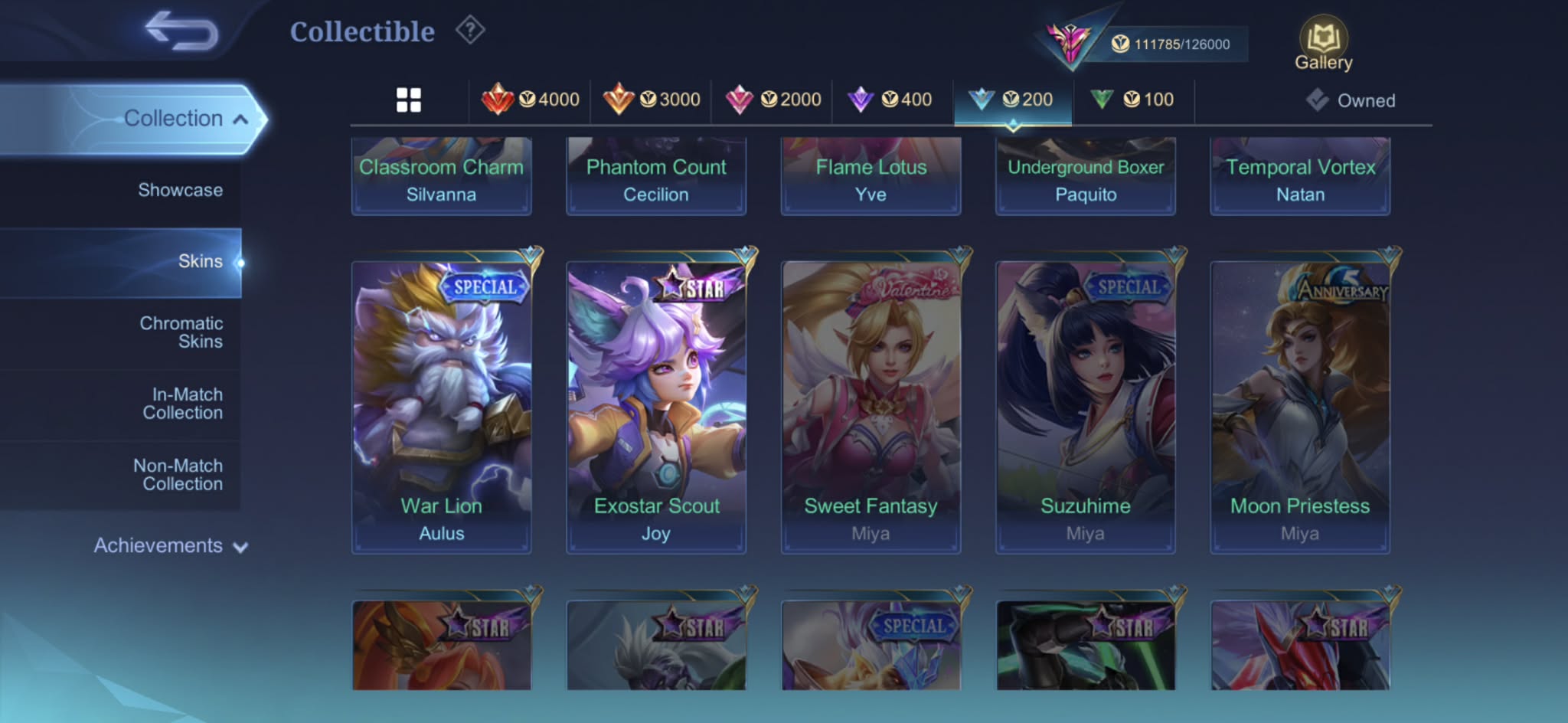
Task: Open the Gallery
Action: pos(1323,45)
